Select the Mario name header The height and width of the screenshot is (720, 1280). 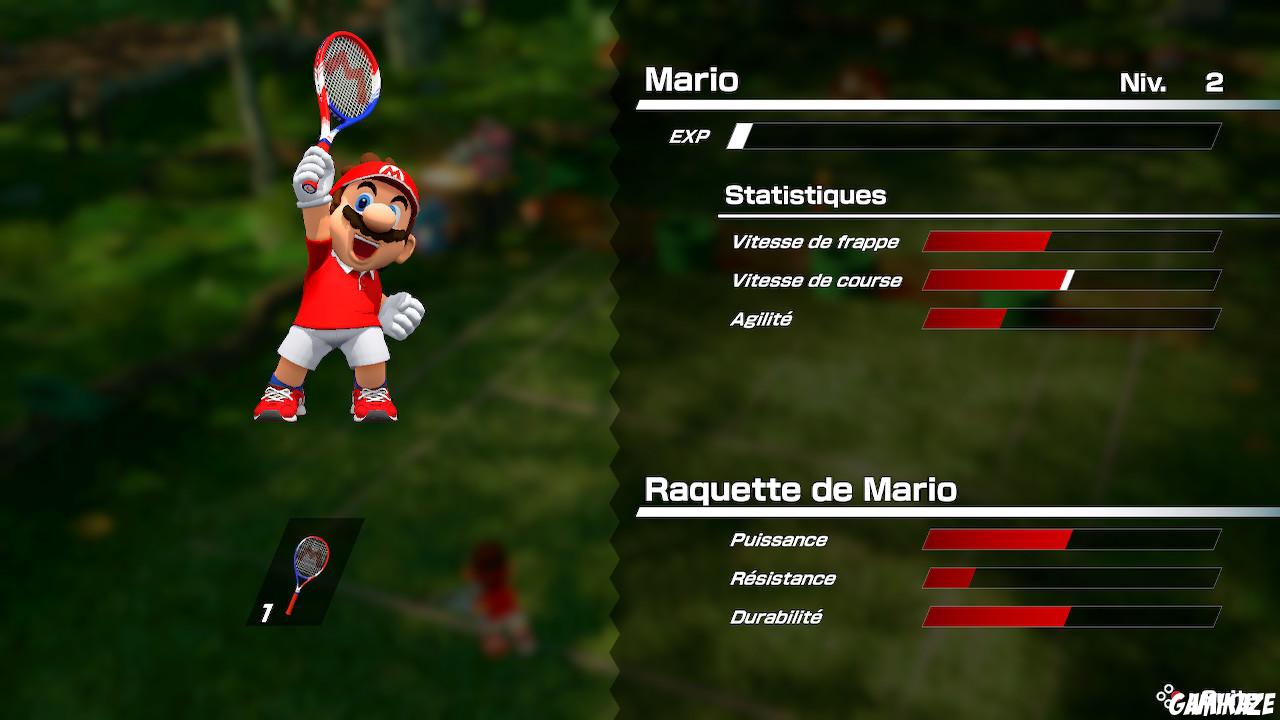point(692,80)
